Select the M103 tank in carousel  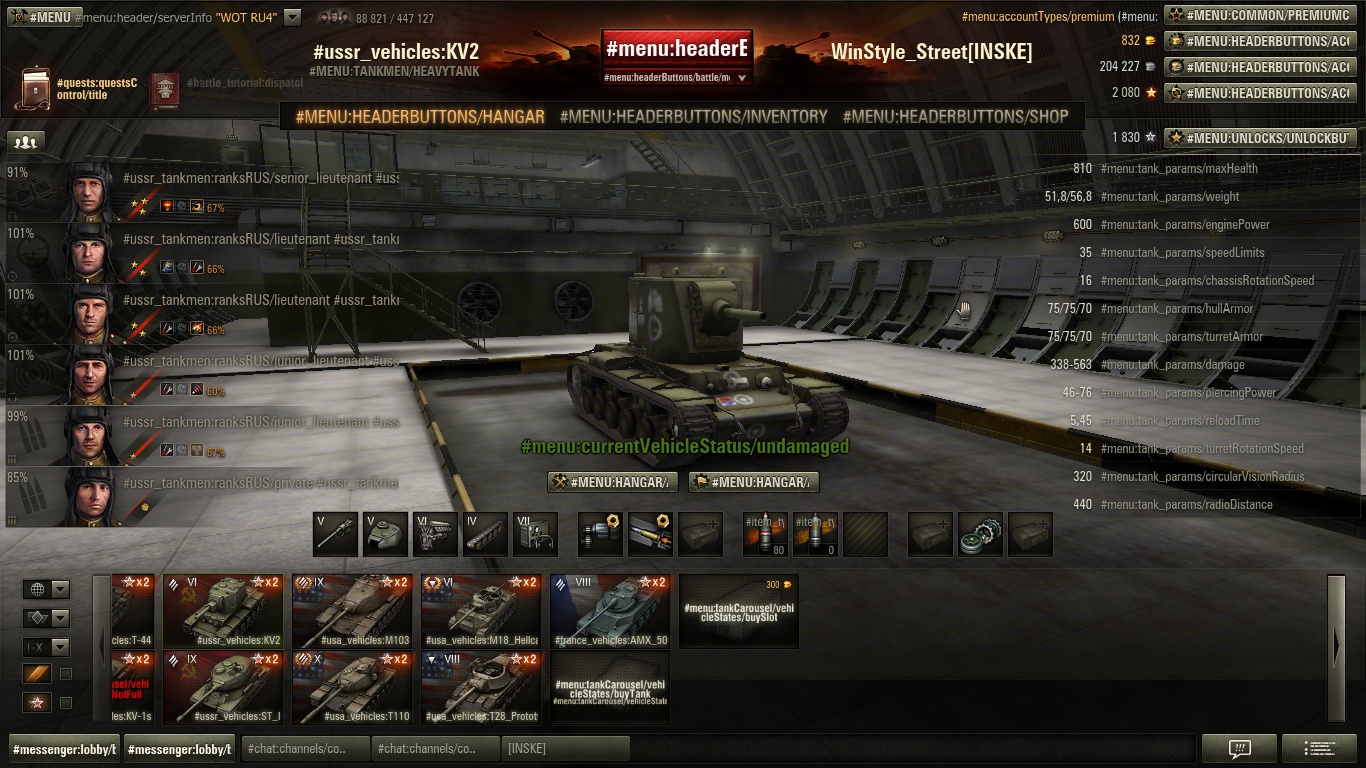[352, 611]
